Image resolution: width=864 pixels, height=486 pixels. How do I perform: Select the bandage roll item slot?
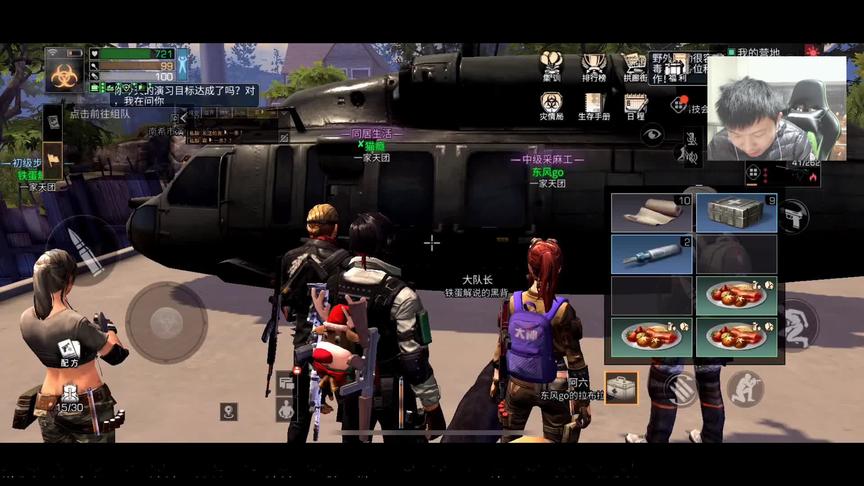pos(652,213)
